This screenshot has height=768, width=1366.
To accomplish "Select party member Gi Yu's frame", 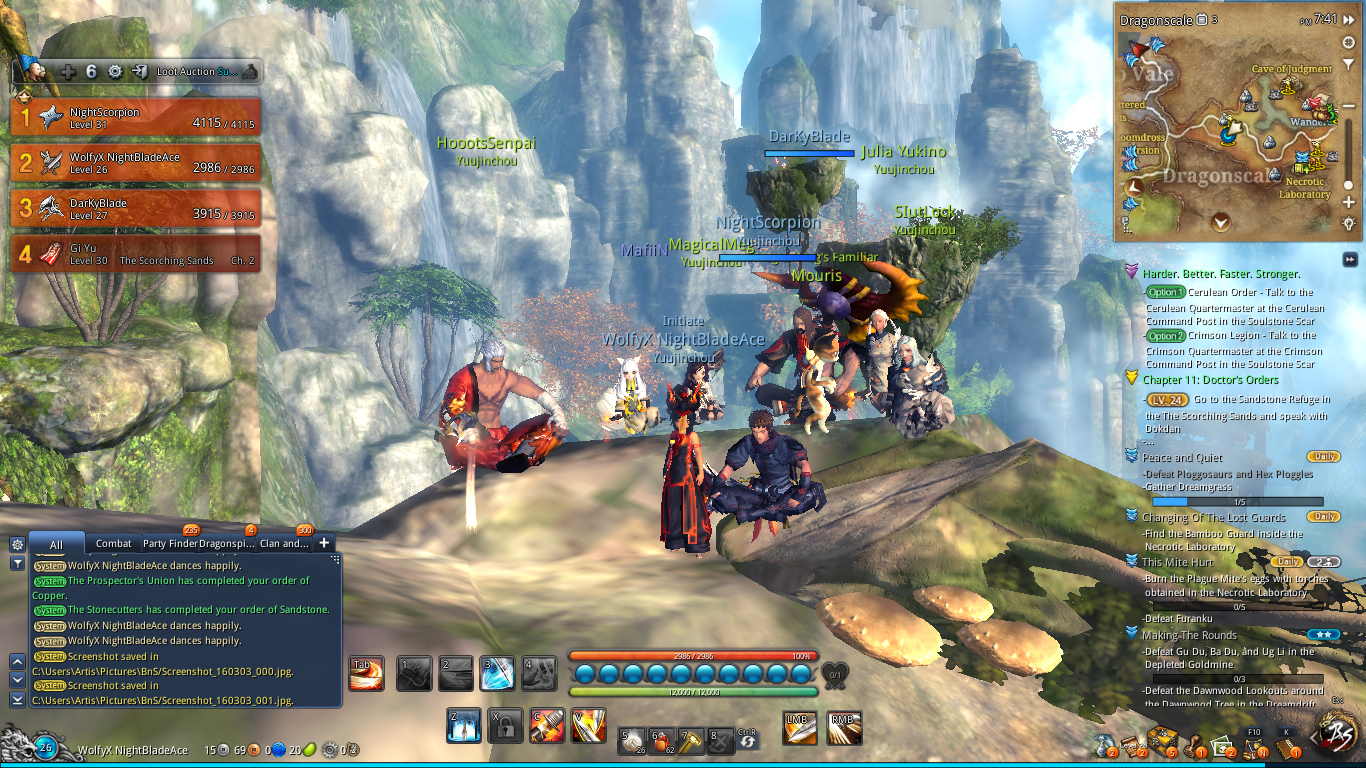I will pos(136,254).
